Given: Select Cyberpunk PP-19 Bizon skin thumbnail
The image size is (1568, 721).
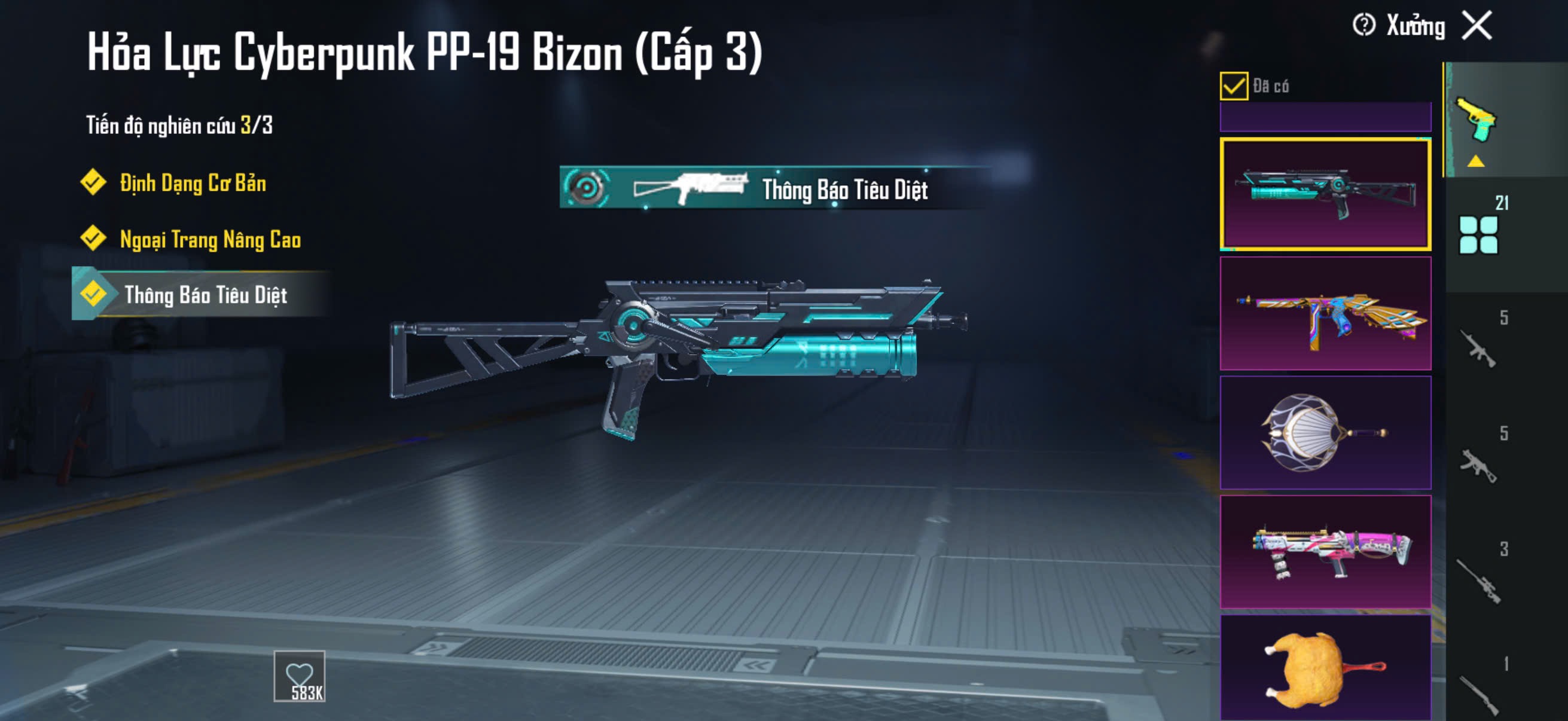Looking at the screenshot, I should click(1325, 194).
